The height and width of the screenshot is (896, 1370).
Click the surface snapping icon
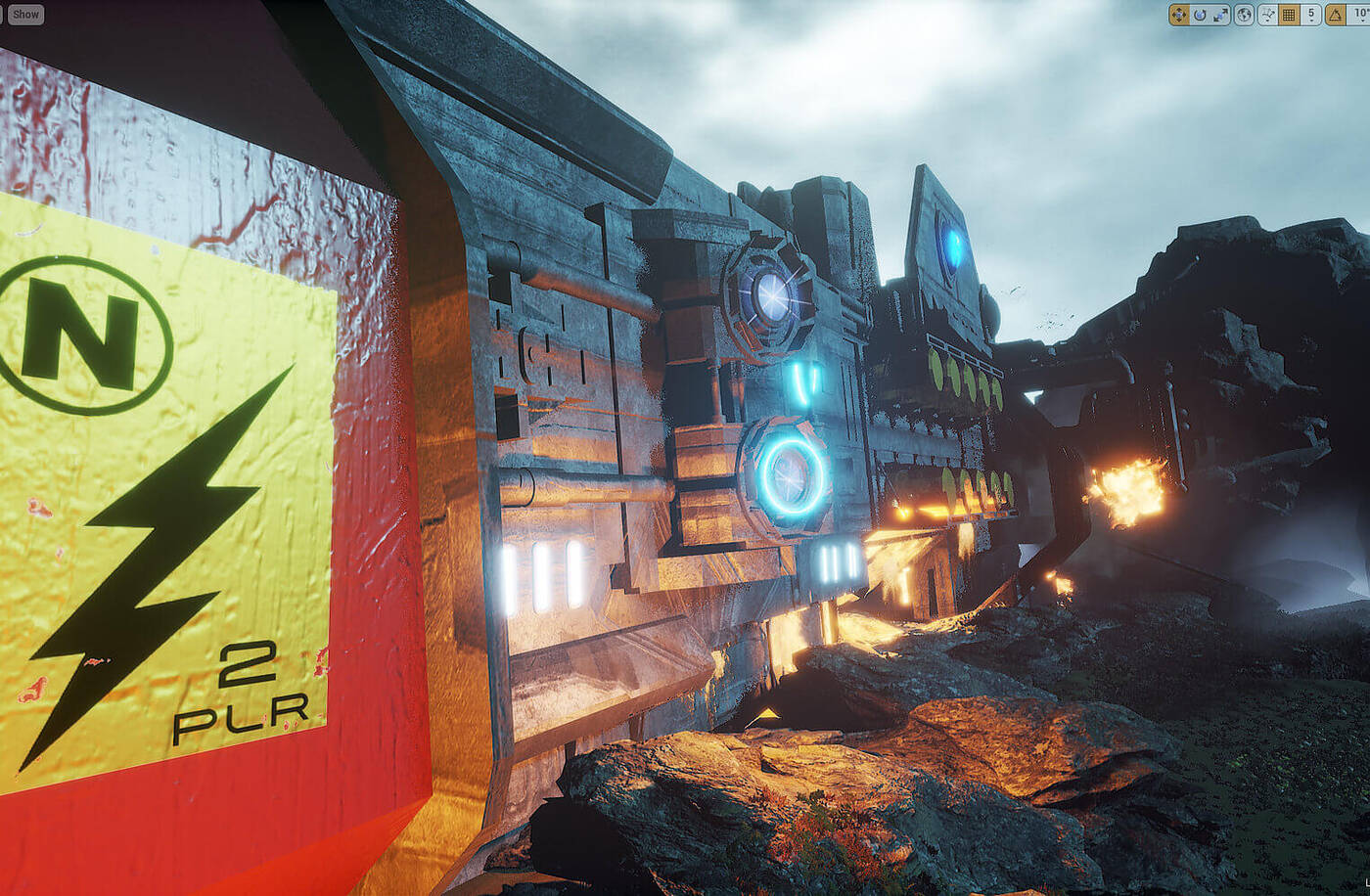click(x=1267, y=14)
